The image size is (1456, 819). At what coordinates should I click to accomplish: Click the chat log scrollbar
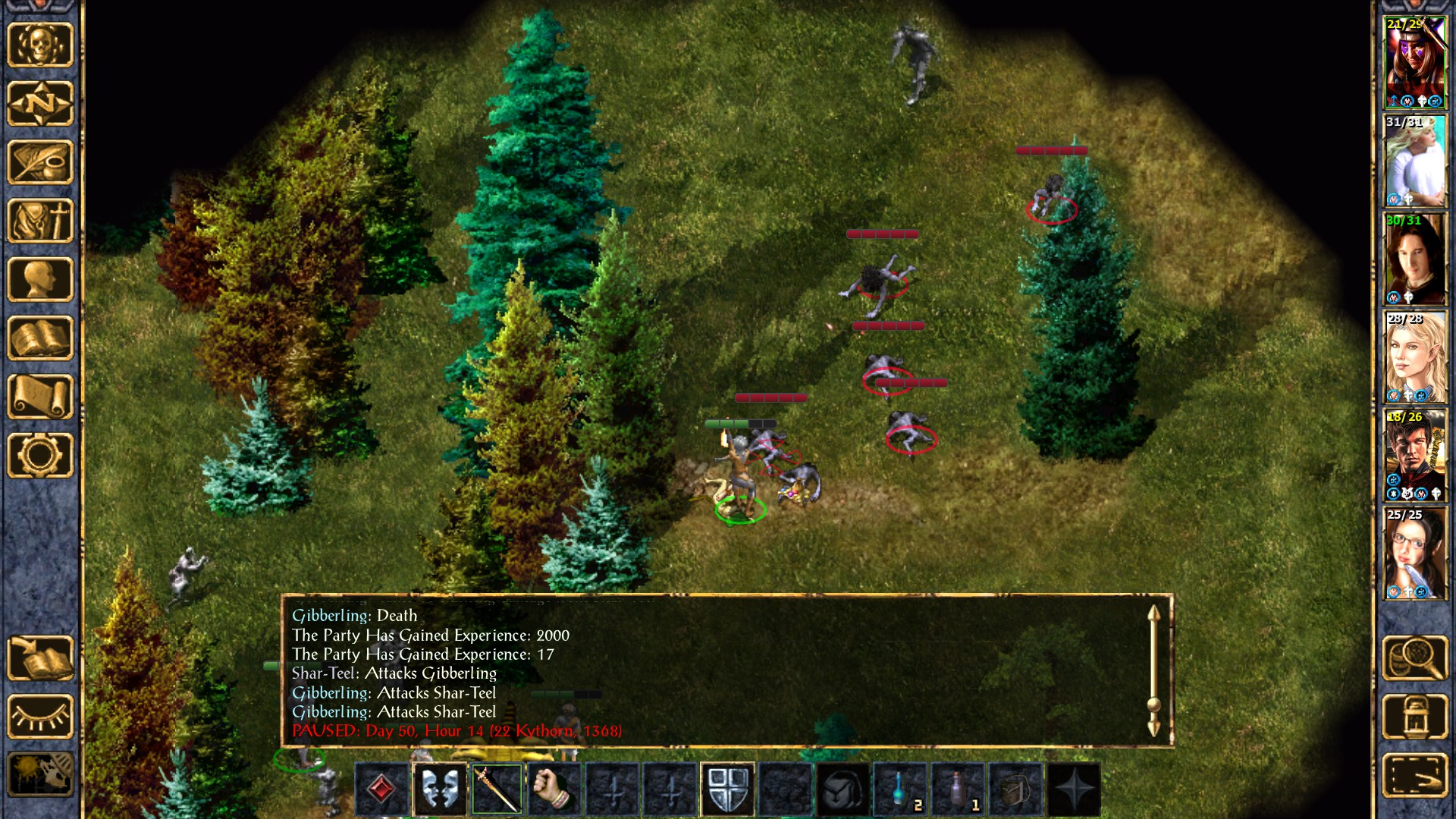click(x=1153, y=671)
